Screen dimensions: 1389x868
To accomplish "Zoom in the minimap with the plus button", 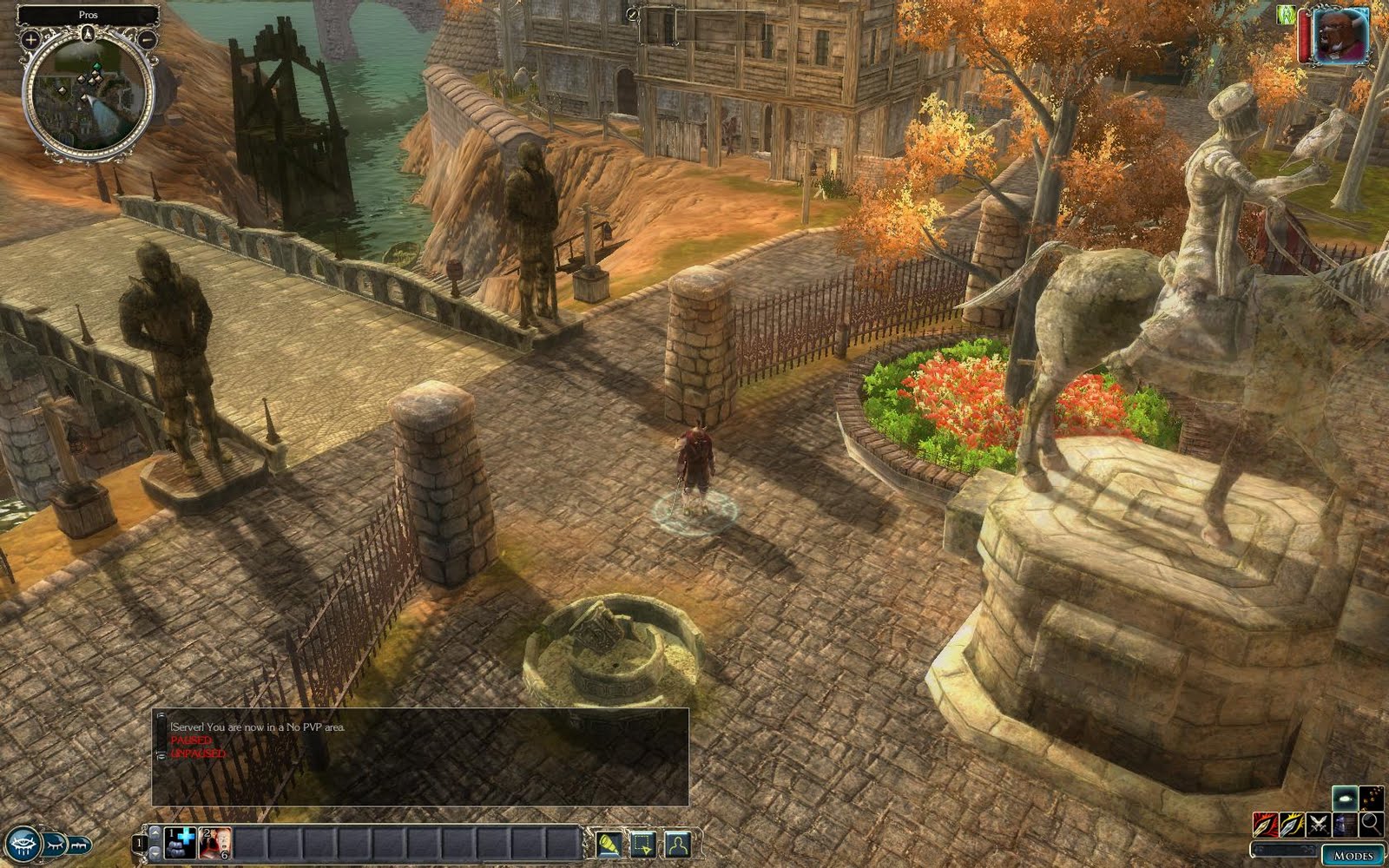I will 30,39.
